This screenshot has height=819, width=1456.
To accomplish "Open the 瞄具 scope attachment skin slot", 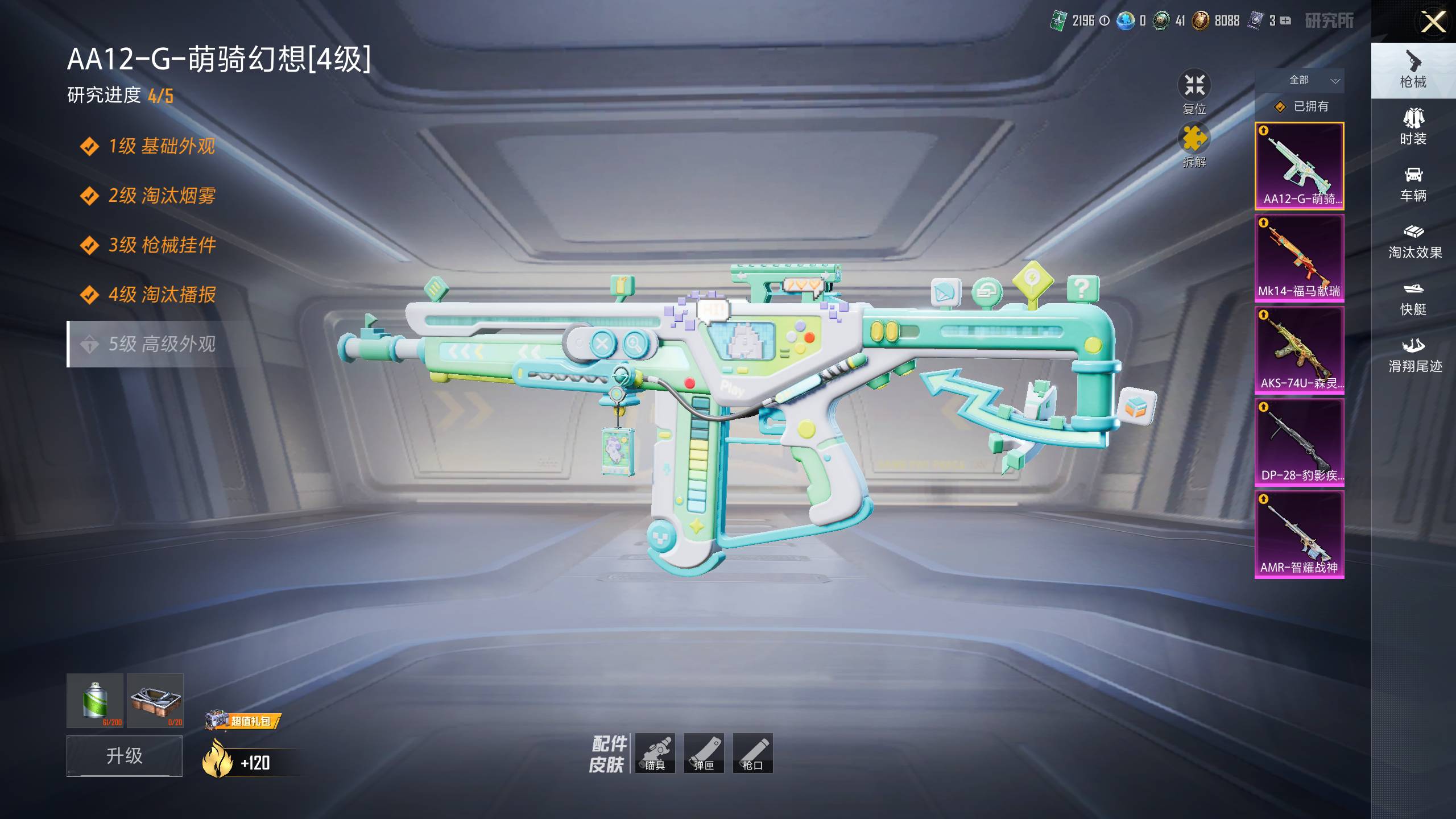I will point(655,753).
